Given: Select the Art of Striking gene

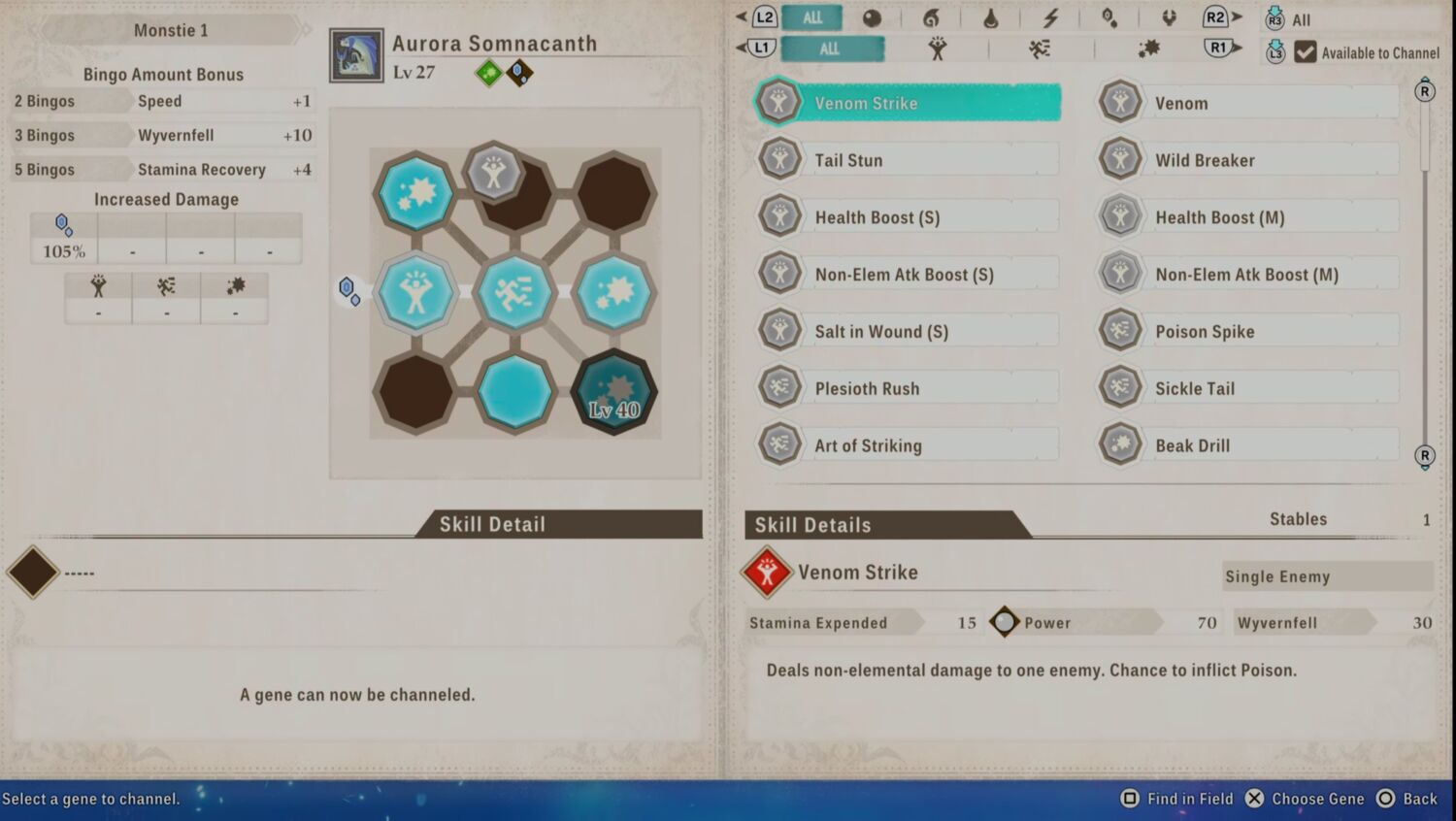Looking at the screenshot, I should point(908,445).
